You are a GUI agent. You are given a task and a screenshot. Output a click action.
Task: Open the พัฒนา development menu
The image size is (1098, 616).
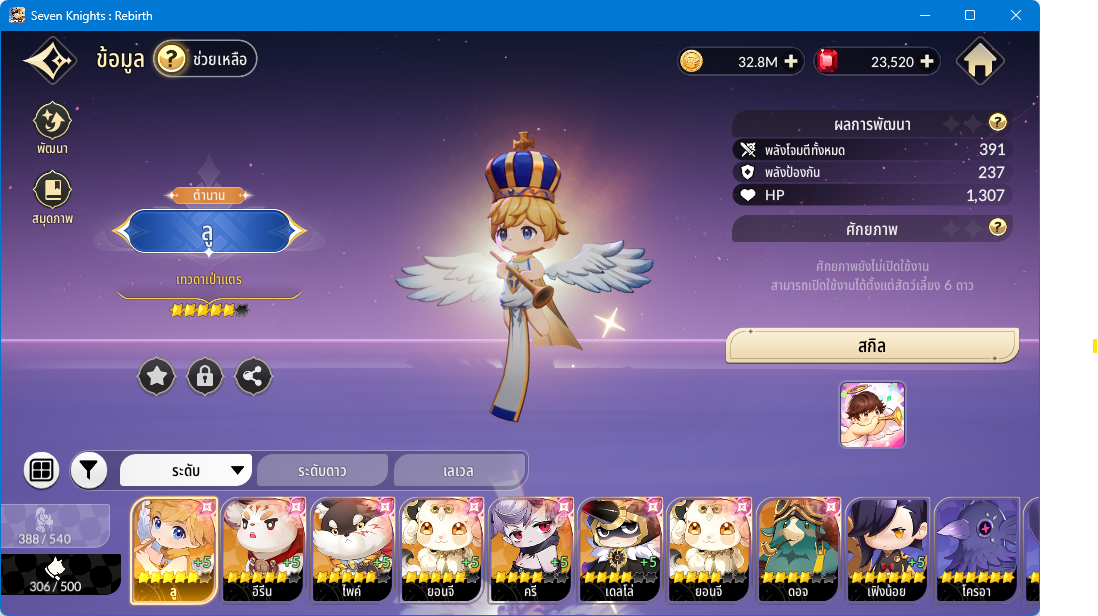(x=52, y=123)
